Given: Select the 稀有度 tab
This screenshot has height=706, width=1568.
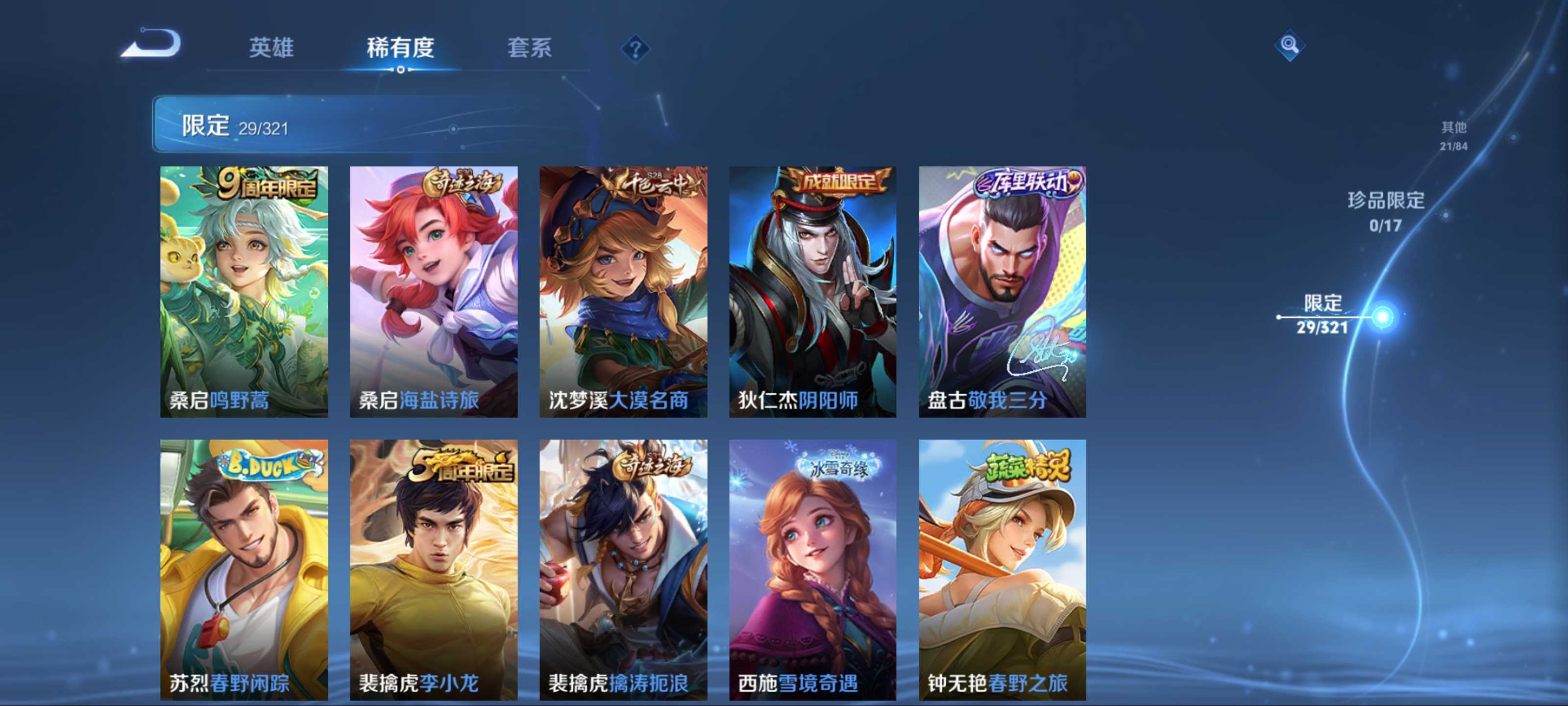Looking at the screenshot, I should [x=400, y=48].
